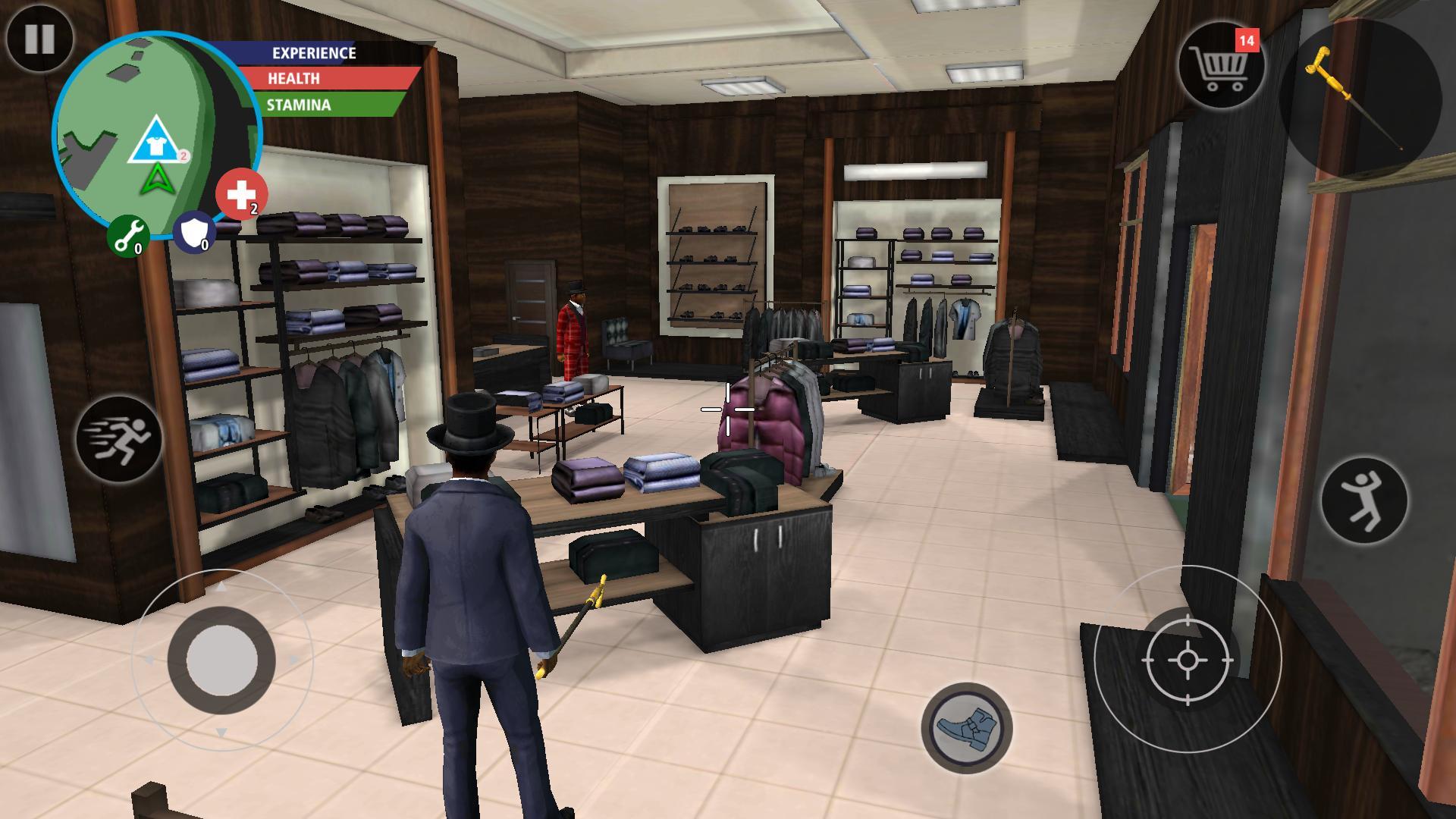Toggle the sprint running button
Image resolution: width=1456 pixels, height=819 pixels.
click(x=119, y=439)
